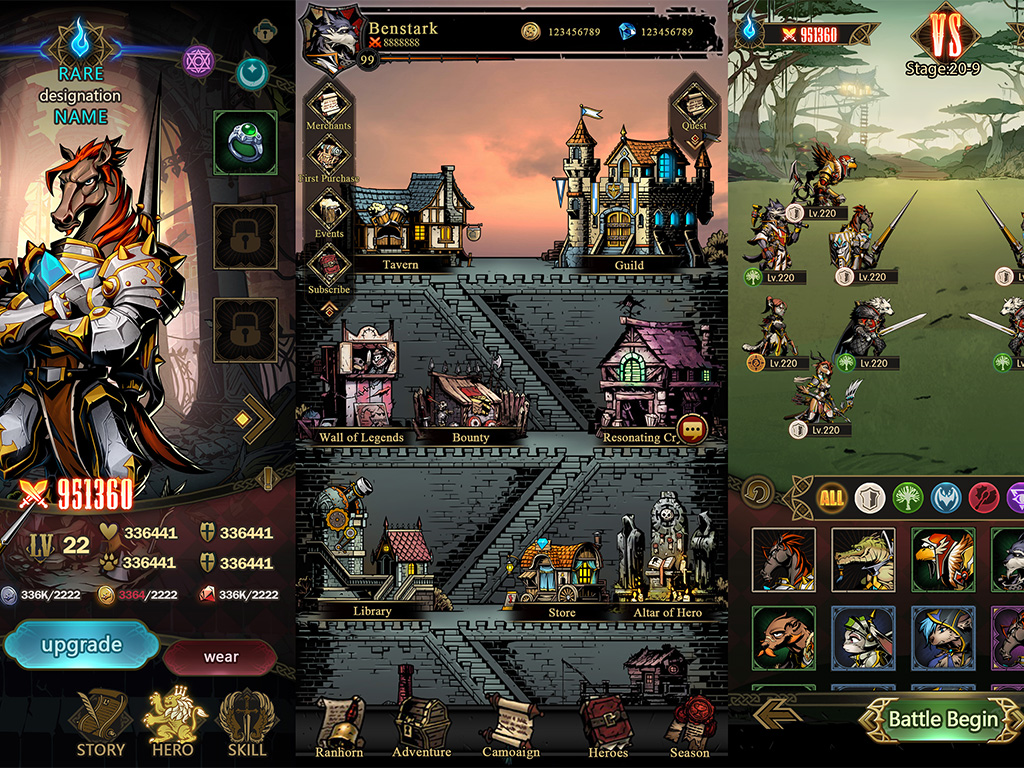Viewport: 1024px width, 768px height.
Task: Open the STORY tab
Action: (101, 722)
